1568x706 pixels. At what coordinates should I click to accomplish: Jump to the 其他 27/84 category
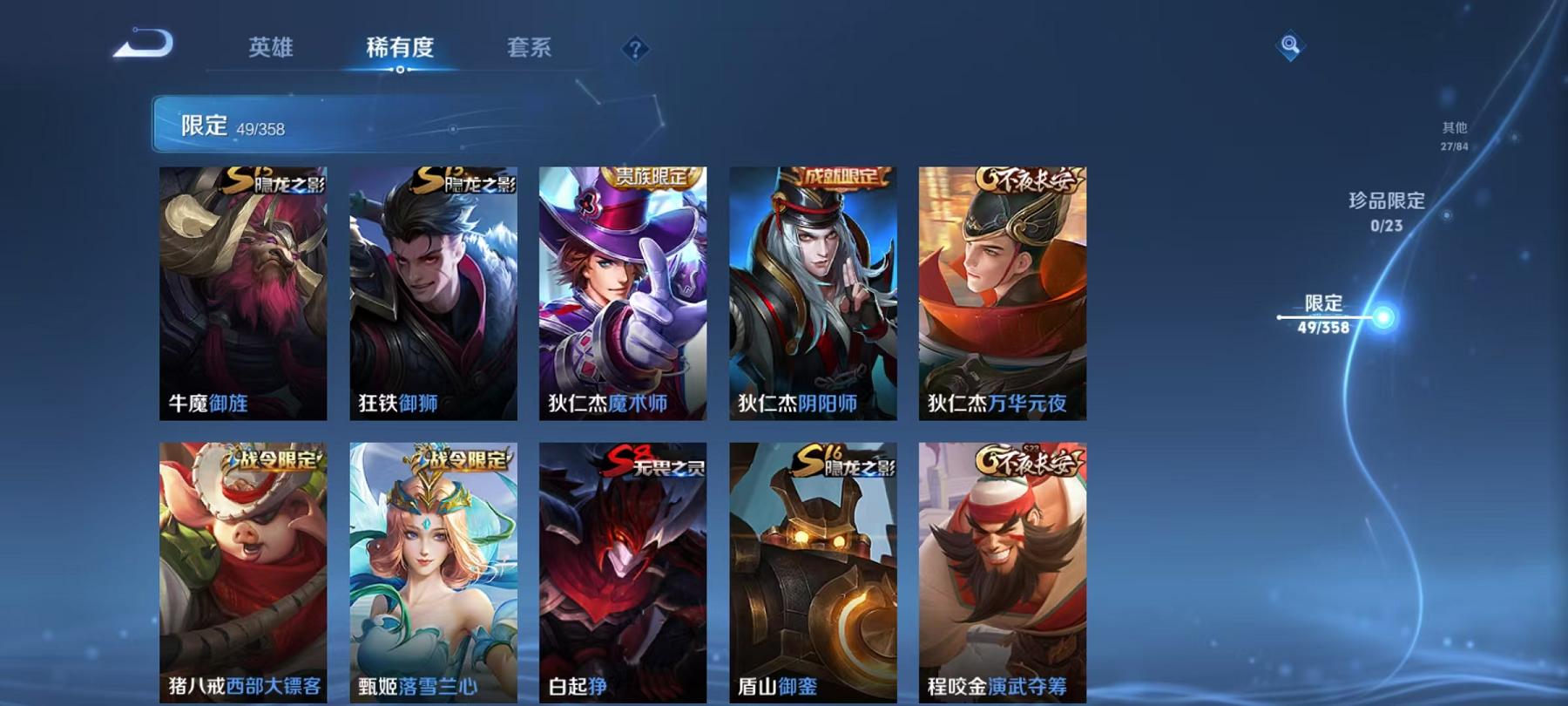tap(1453, 135)
